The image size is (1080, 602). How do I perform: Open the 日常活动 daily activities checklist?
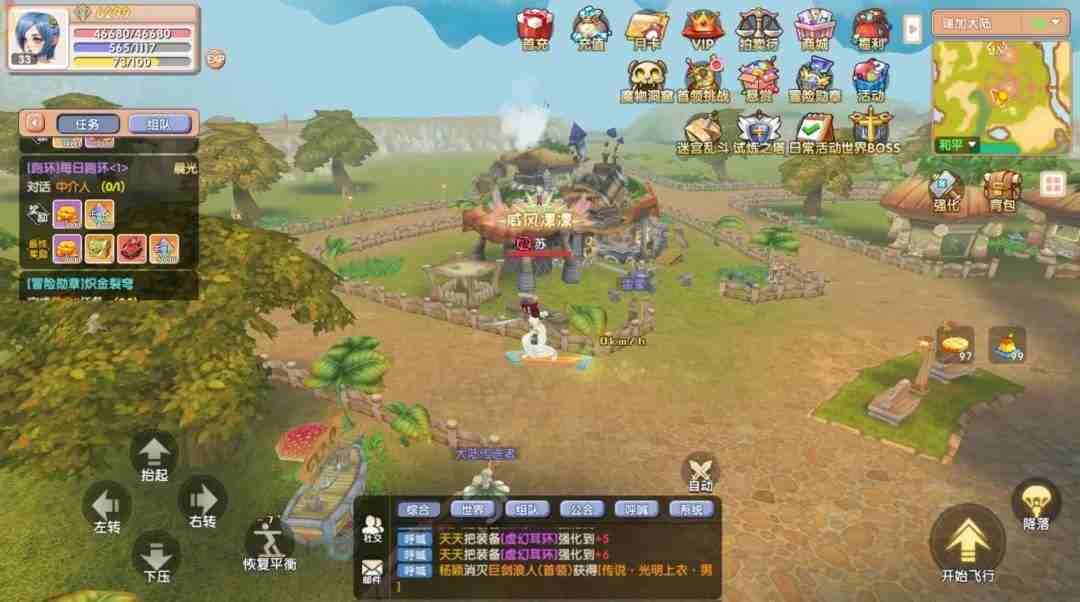(x=815, y=131)
